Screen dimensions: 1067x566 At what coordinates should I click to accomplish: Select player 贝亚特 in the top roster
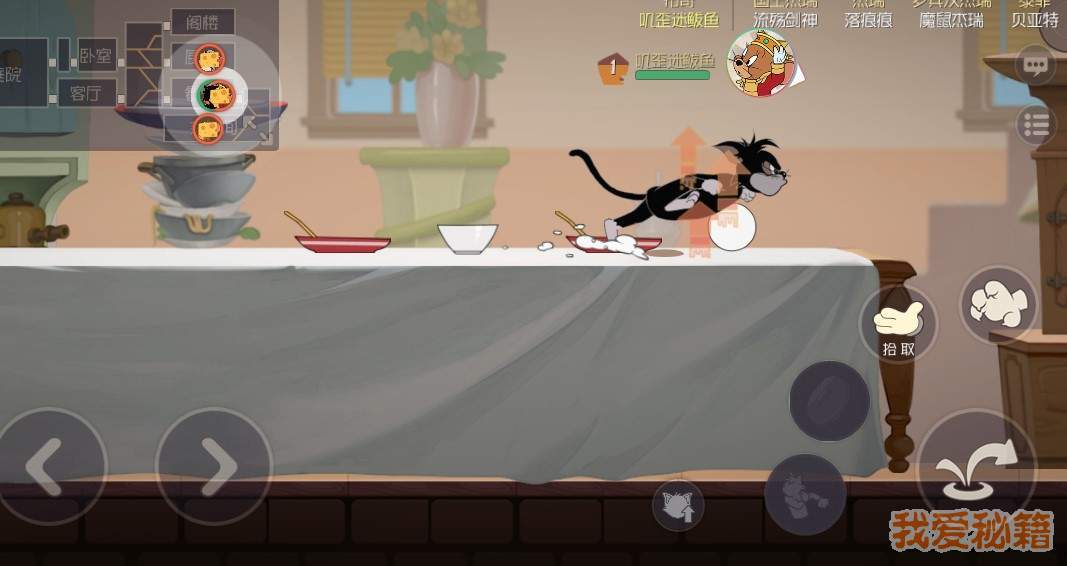click(1034, 19)
